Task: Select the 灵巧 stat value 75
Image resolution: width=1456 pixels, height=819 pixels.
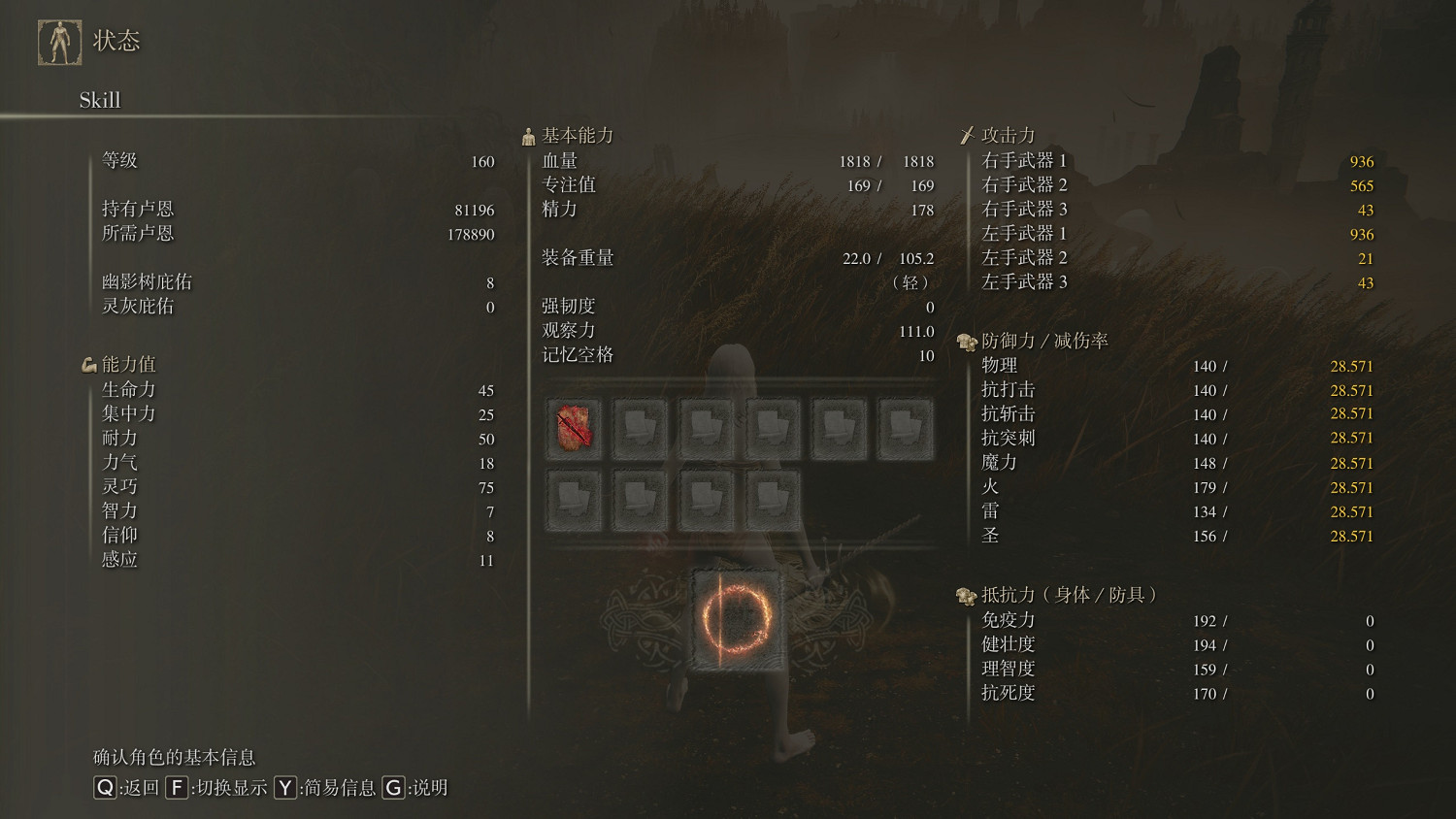Action: click(x=485, y=488)
